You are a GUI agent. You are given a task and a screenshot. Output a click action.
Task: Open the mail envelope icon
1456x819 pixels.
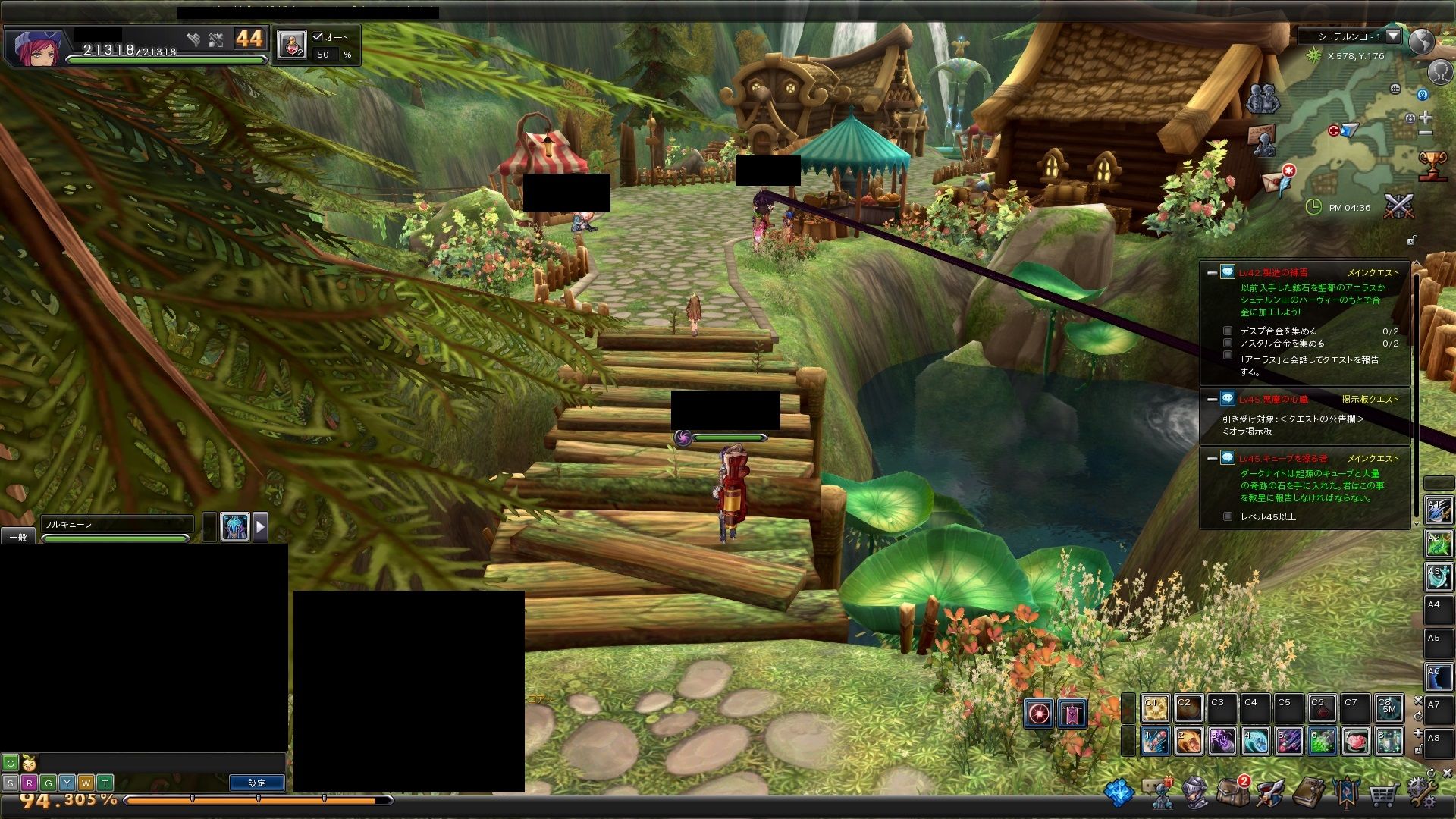[x=1272, y=182]
